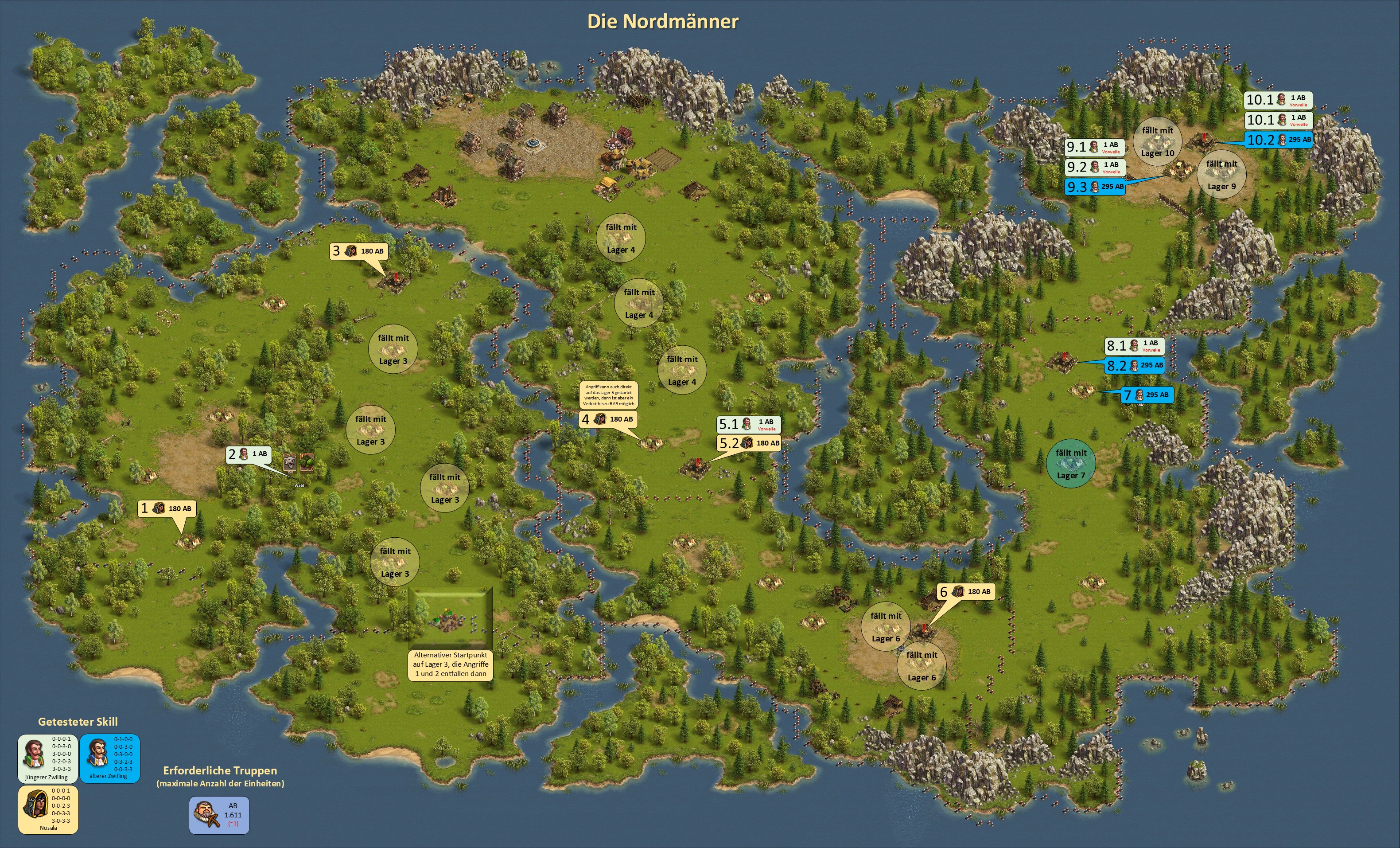Choose attack marker 6 with 180 AB
This screenshot has height=848, width=1400.
click(965, 592)
